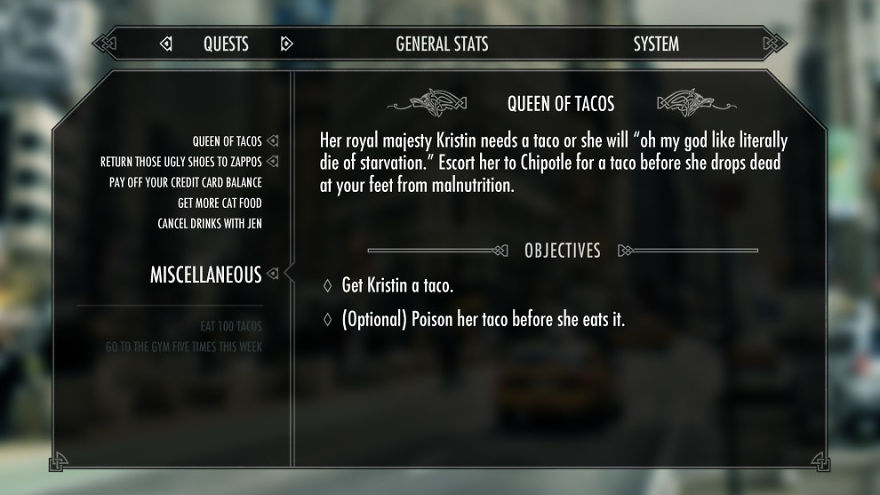
Task: Select the Queen of Tacos quest
Action: [227, 141]
